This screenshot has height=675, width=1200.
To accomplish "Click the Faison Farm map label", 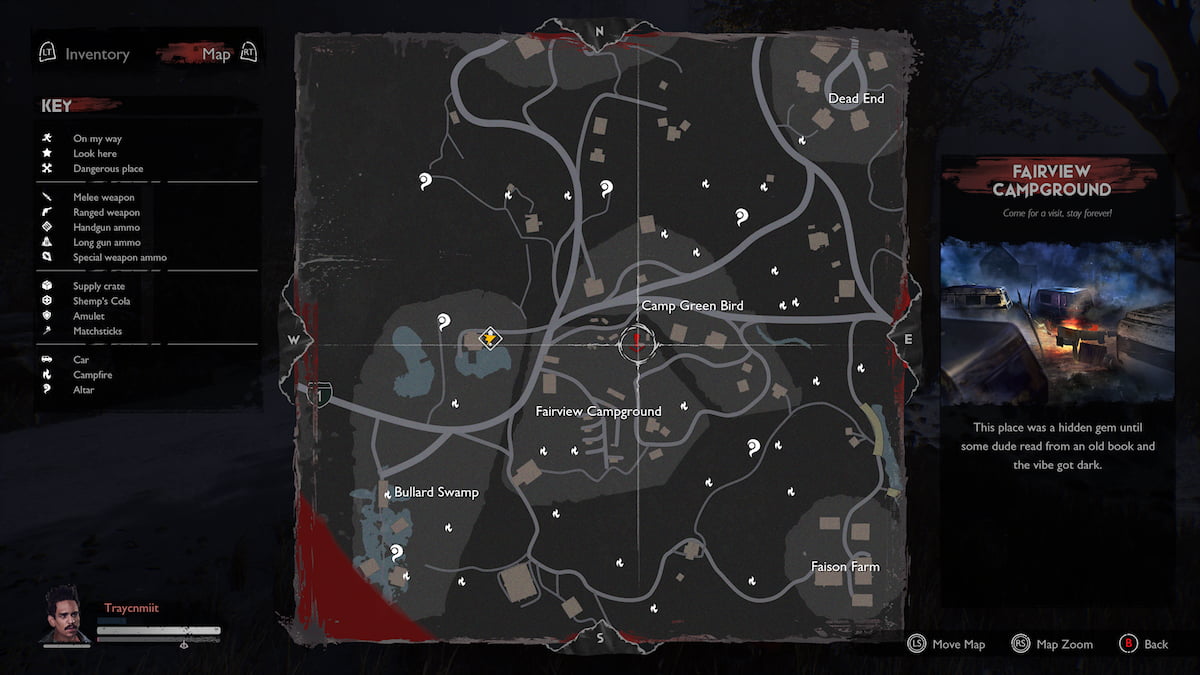I will click(845, 566).
